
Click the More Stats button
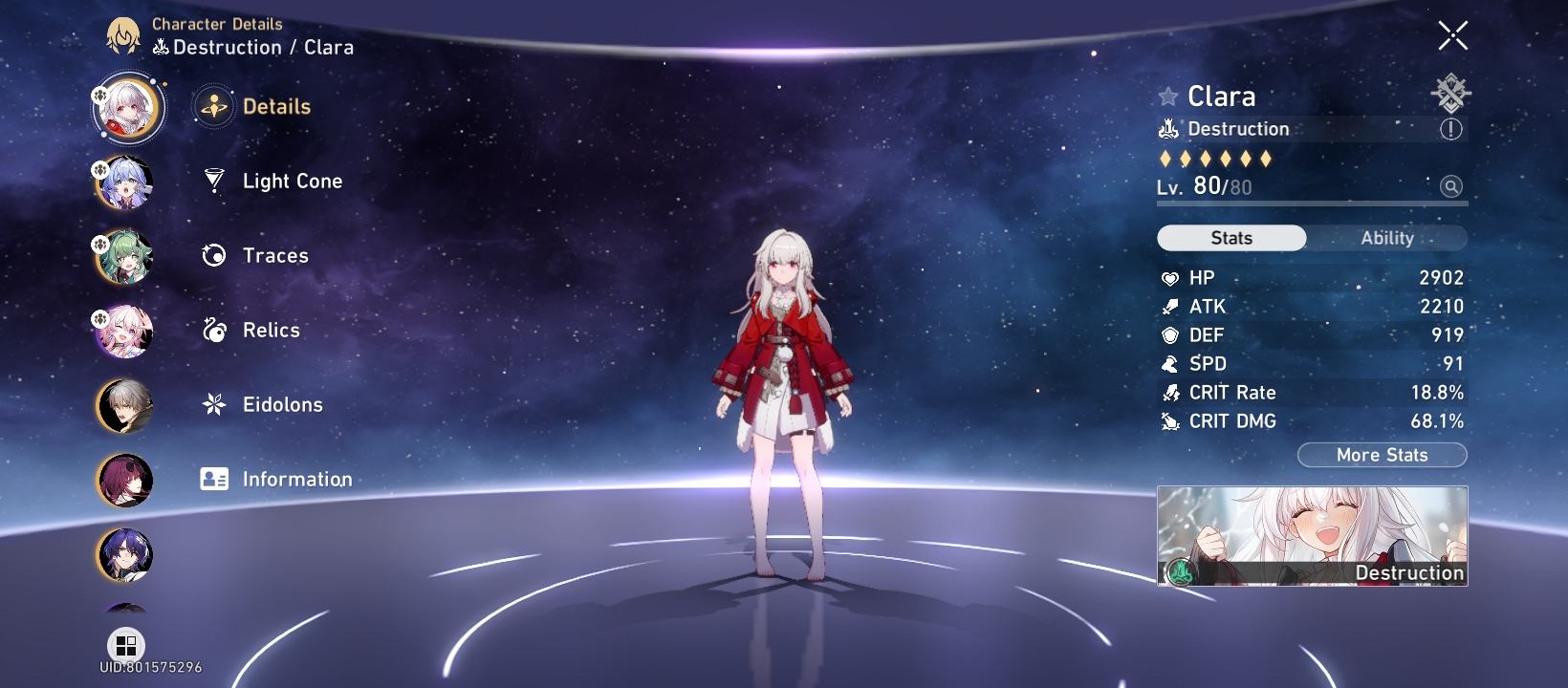1381,455
